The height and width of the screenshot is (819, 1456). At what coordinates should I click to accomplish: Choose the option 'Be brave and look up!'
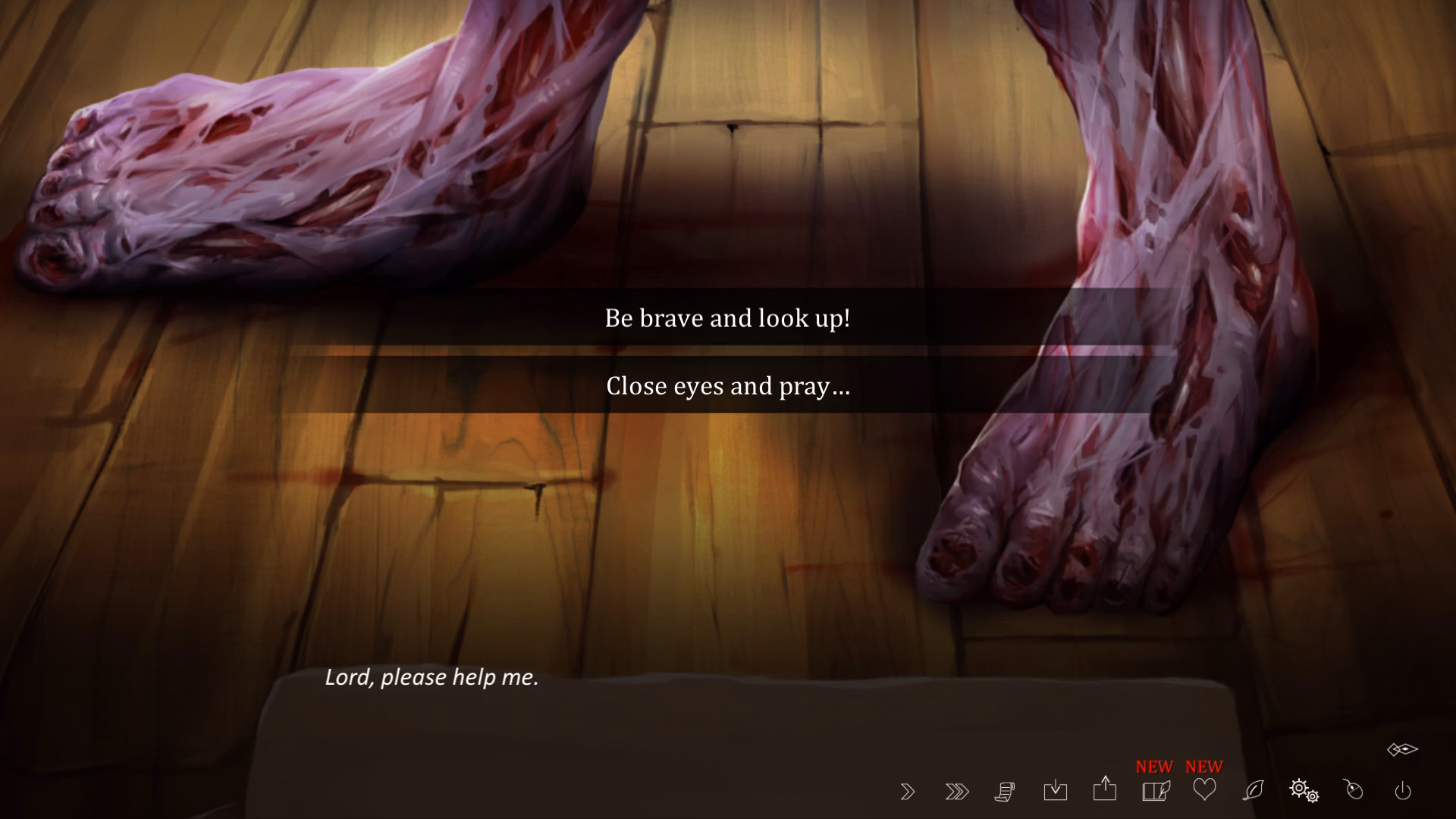click(x=727, y=318)
